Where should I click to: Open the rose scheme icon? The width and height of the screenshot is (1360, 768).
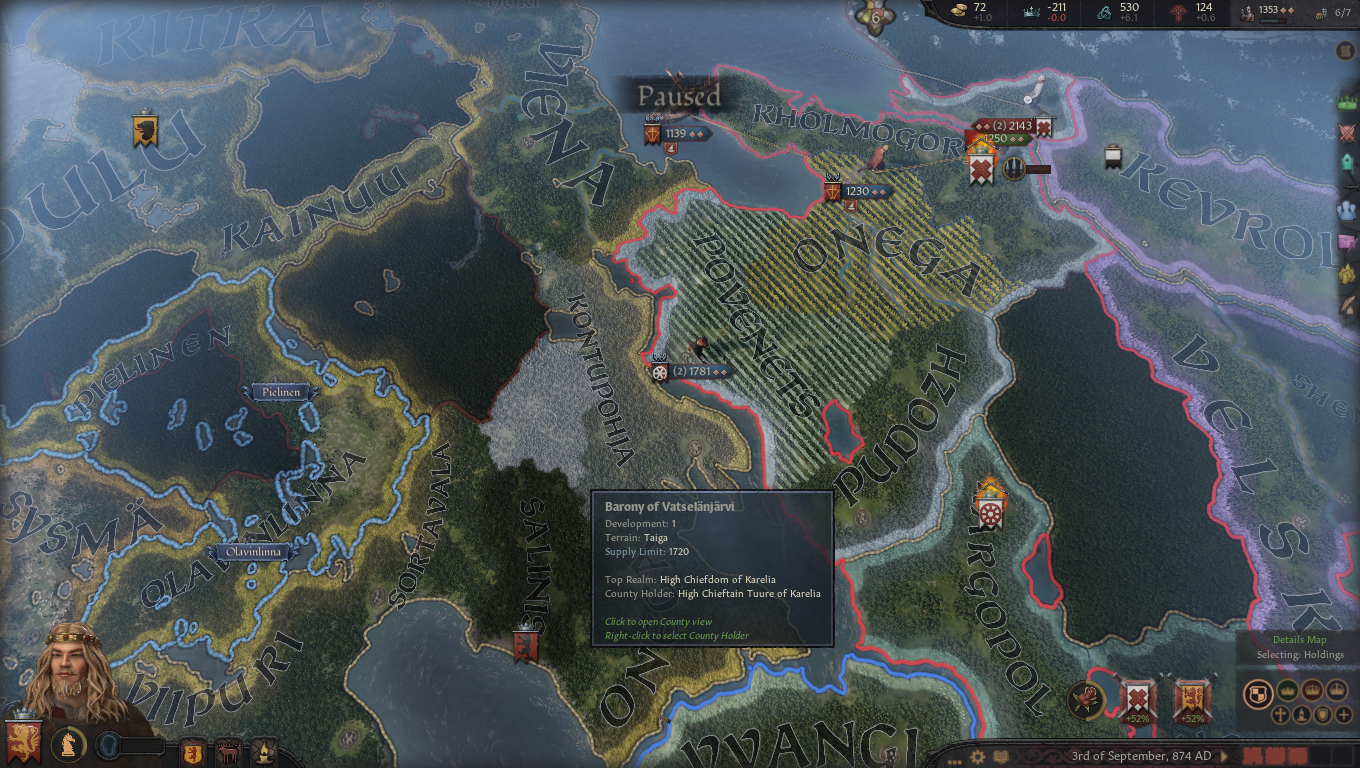click(x=1085, y=699)
